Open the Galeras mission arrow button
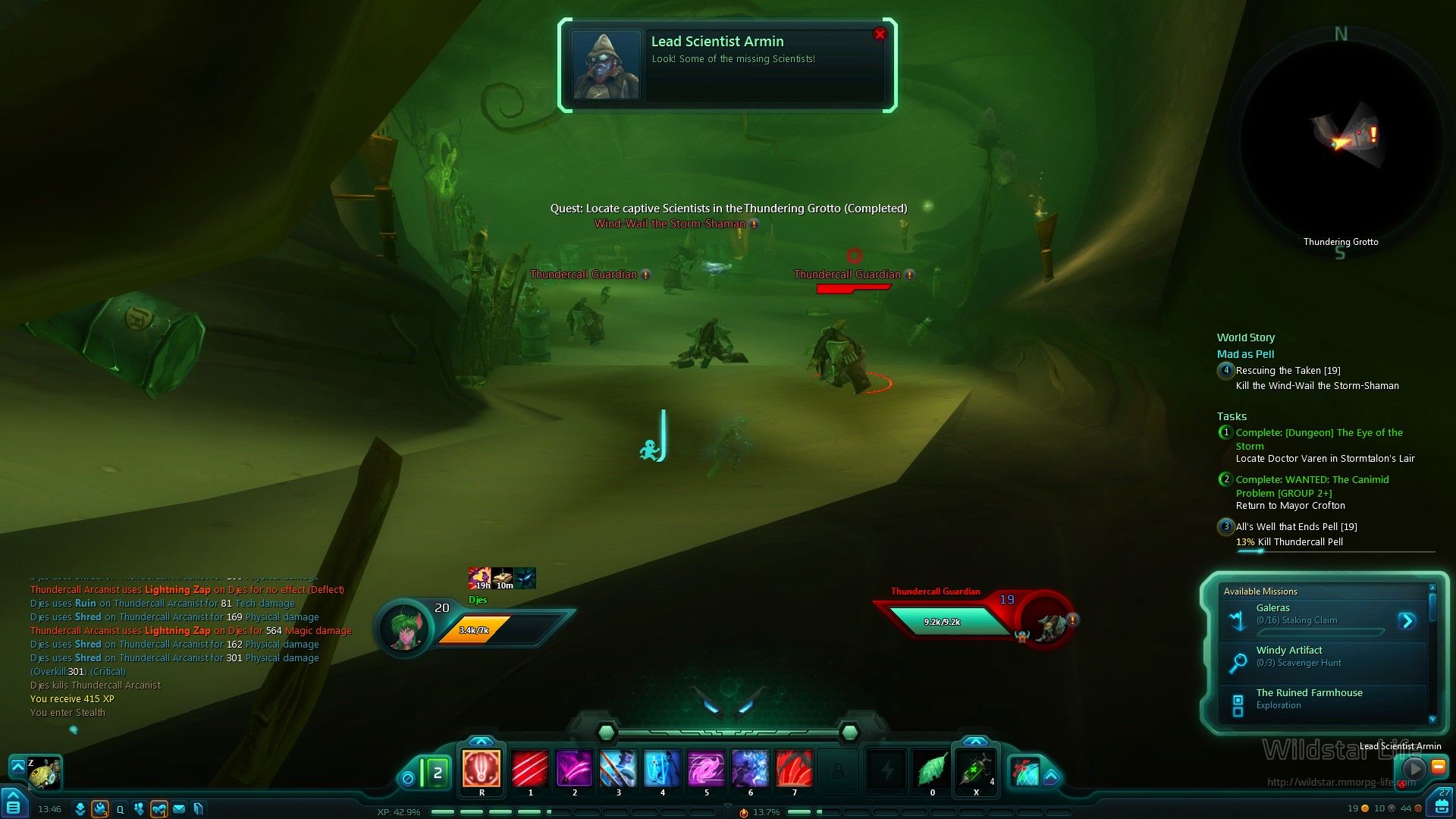Screen dimensions: 1456x819 [1407, 621]
